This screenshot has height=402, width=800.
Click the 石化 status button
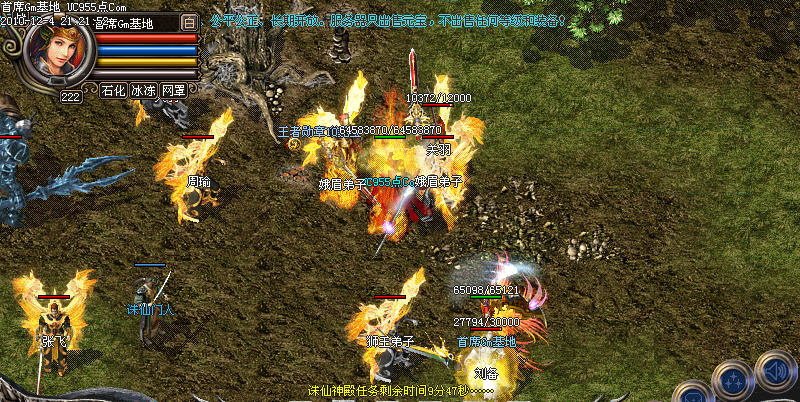click(113, 90)
